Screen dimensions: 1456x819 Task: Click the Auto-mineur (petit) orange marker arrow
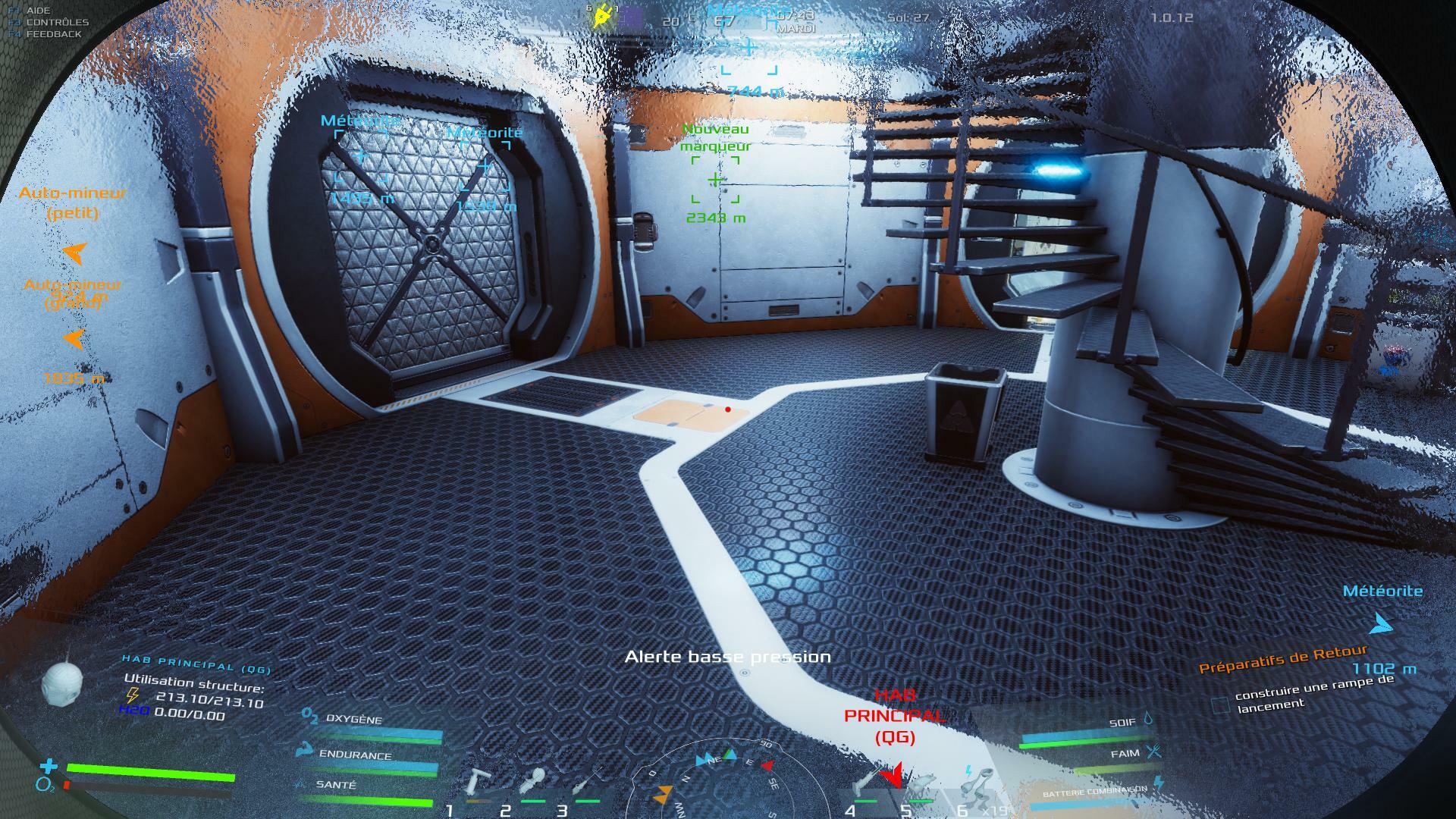tap(74, 252)
